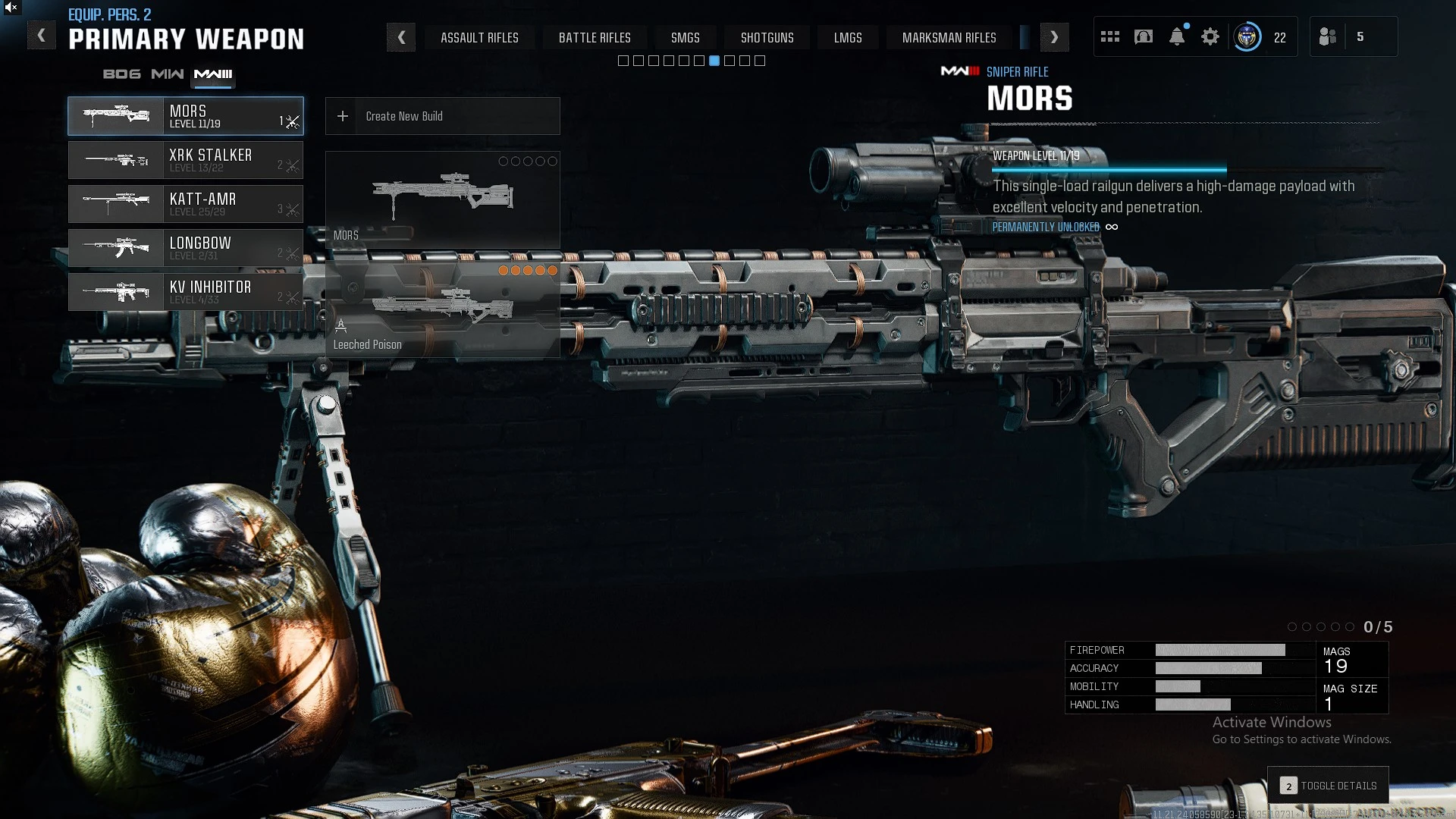The image size is (1456, 819).
Task: Filter weapons by the BO6 game tab
Action: coord(121,74)
